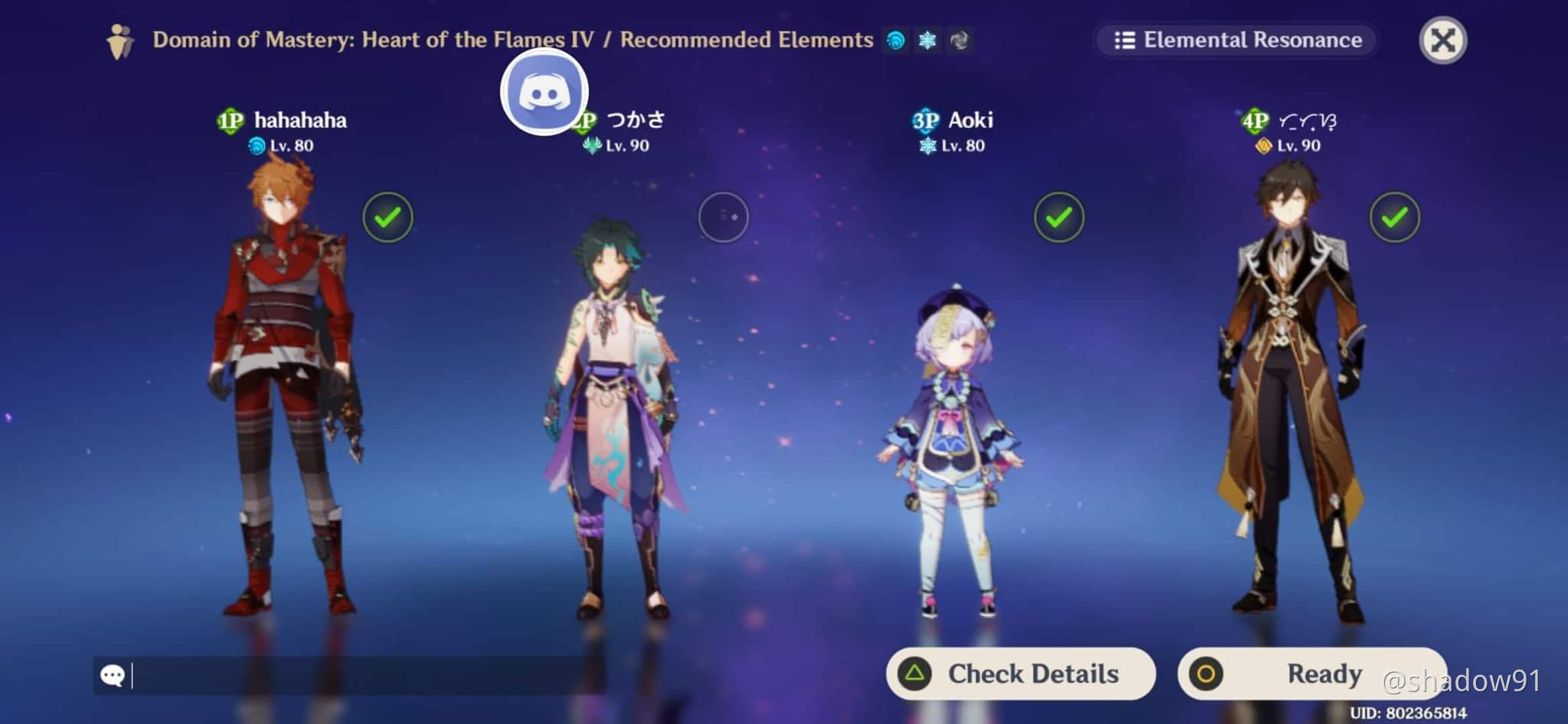Toggle the ready checkmark above hahahaha's character
Image resolution: width=1568 pixels, height=724 pixels.
(387, 217)
